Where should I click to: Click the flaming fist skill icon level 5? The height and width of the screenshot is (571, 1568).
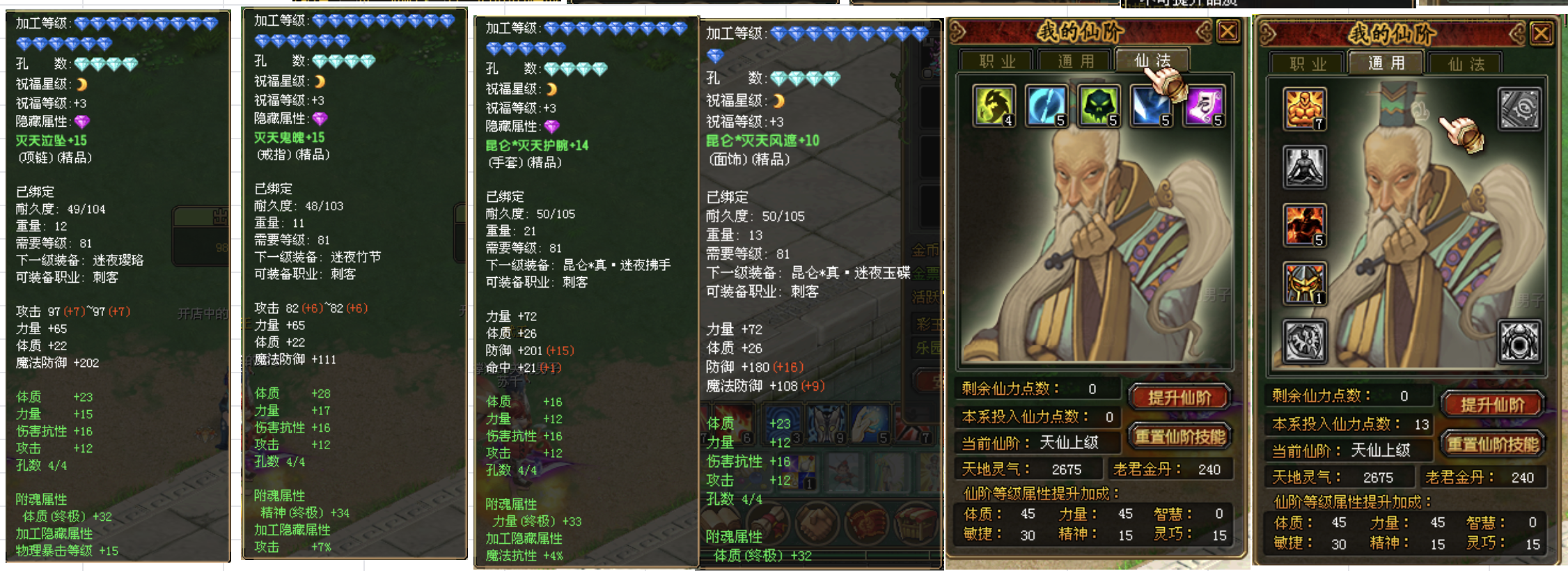(1303, 224)
